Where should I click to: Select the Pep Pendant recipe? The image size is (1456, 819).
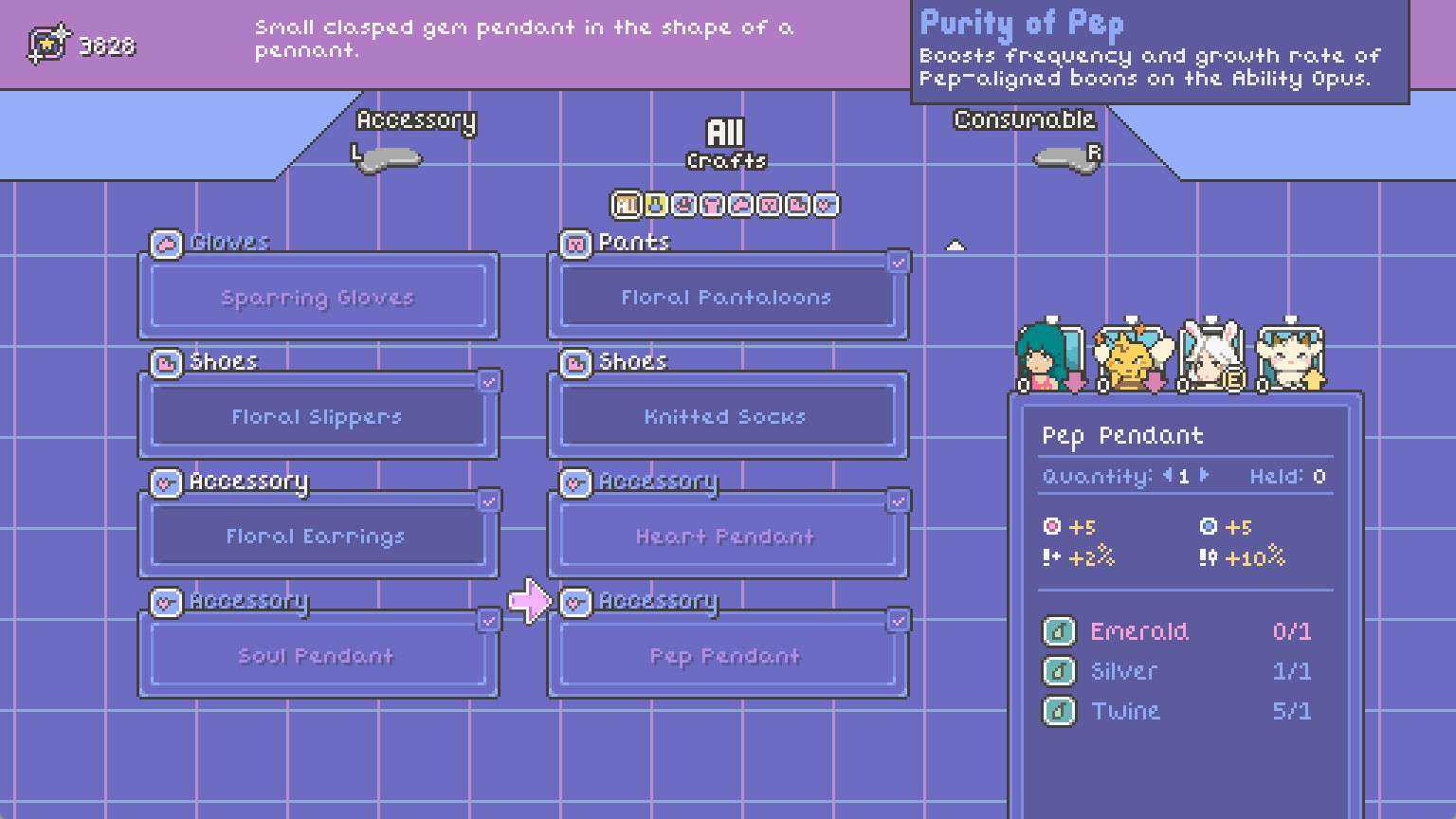coord(728,655)
